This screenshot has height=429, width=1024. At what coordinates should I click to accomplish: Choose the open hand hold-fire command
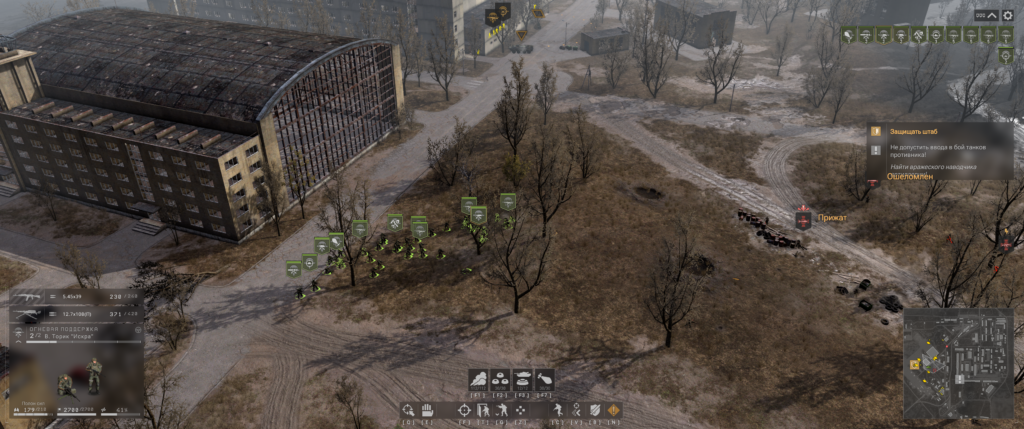425,410
